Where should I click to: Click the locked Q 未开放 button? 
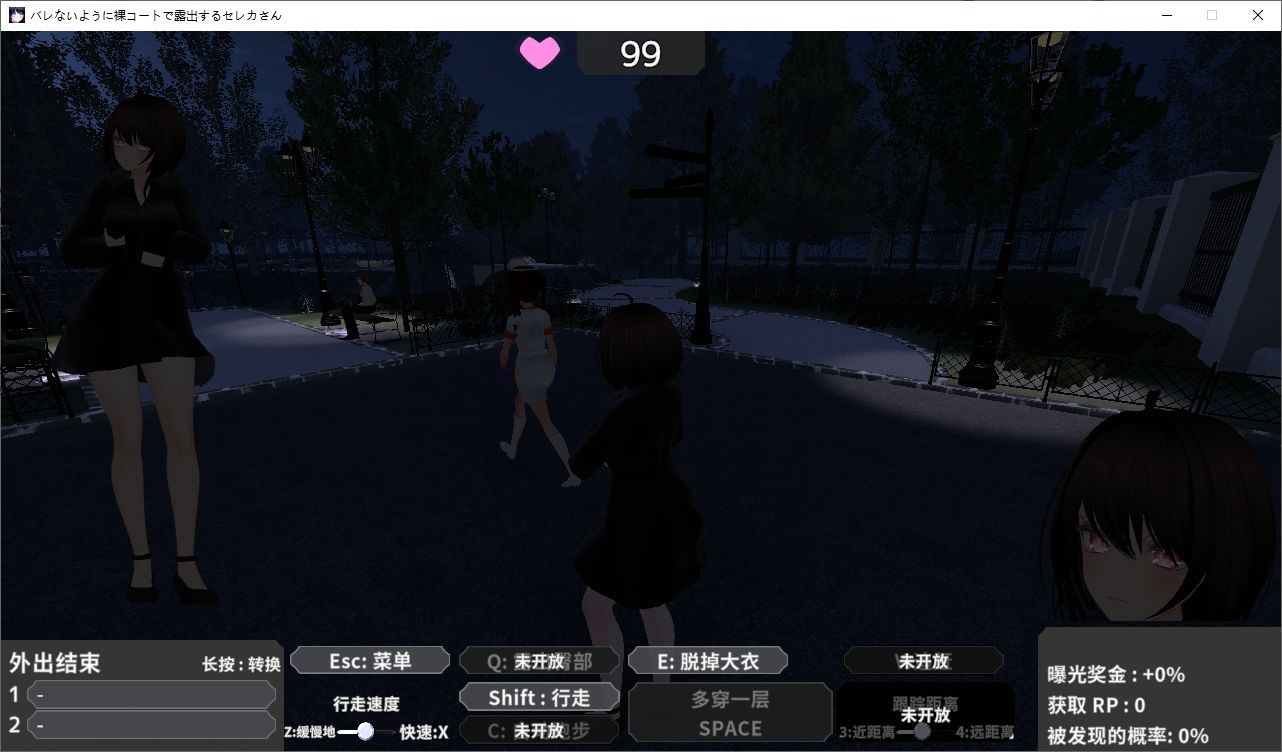pos(539,661)
